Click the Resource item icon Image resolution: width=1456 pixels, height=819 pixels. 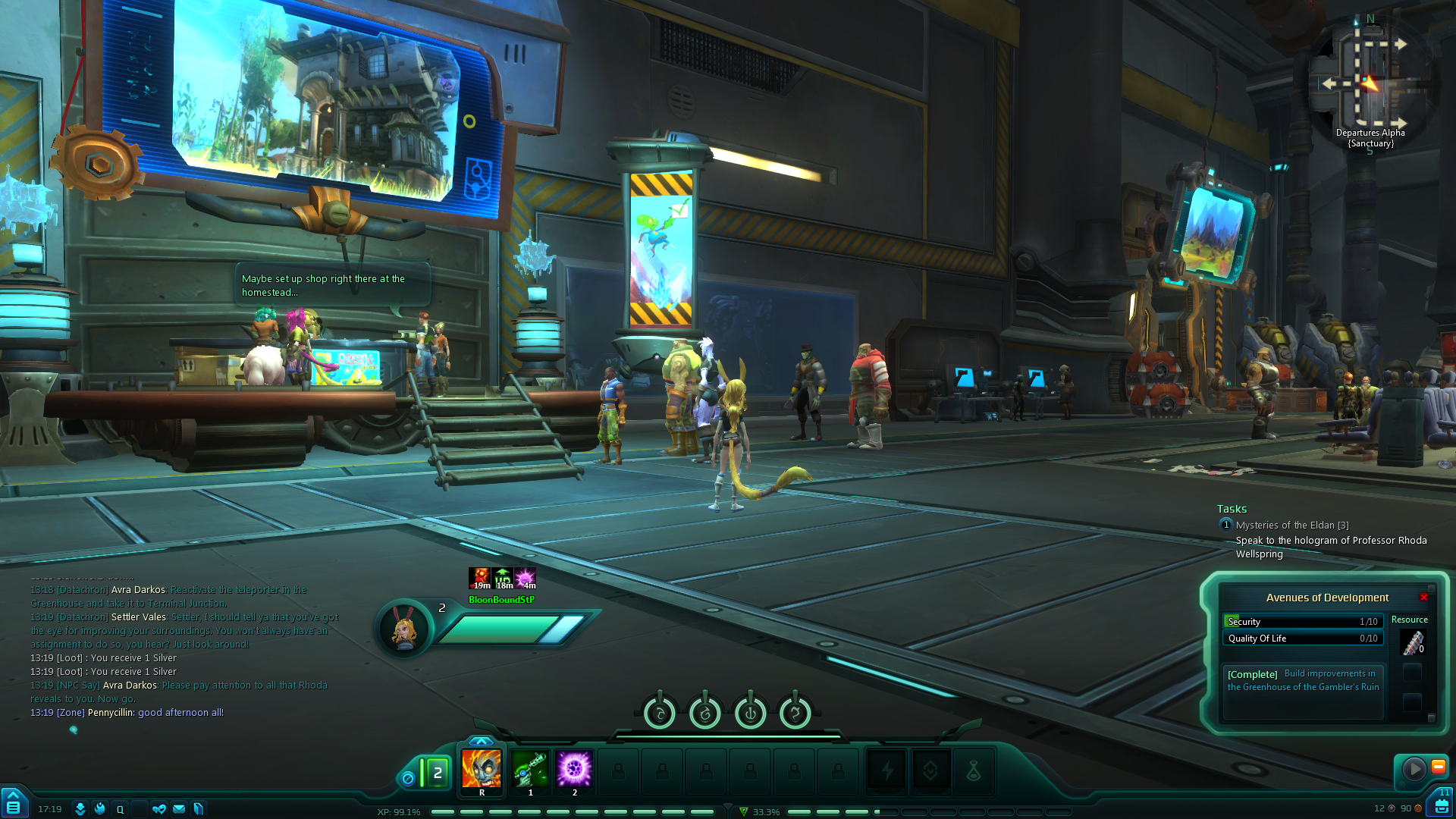point(1412,643)
